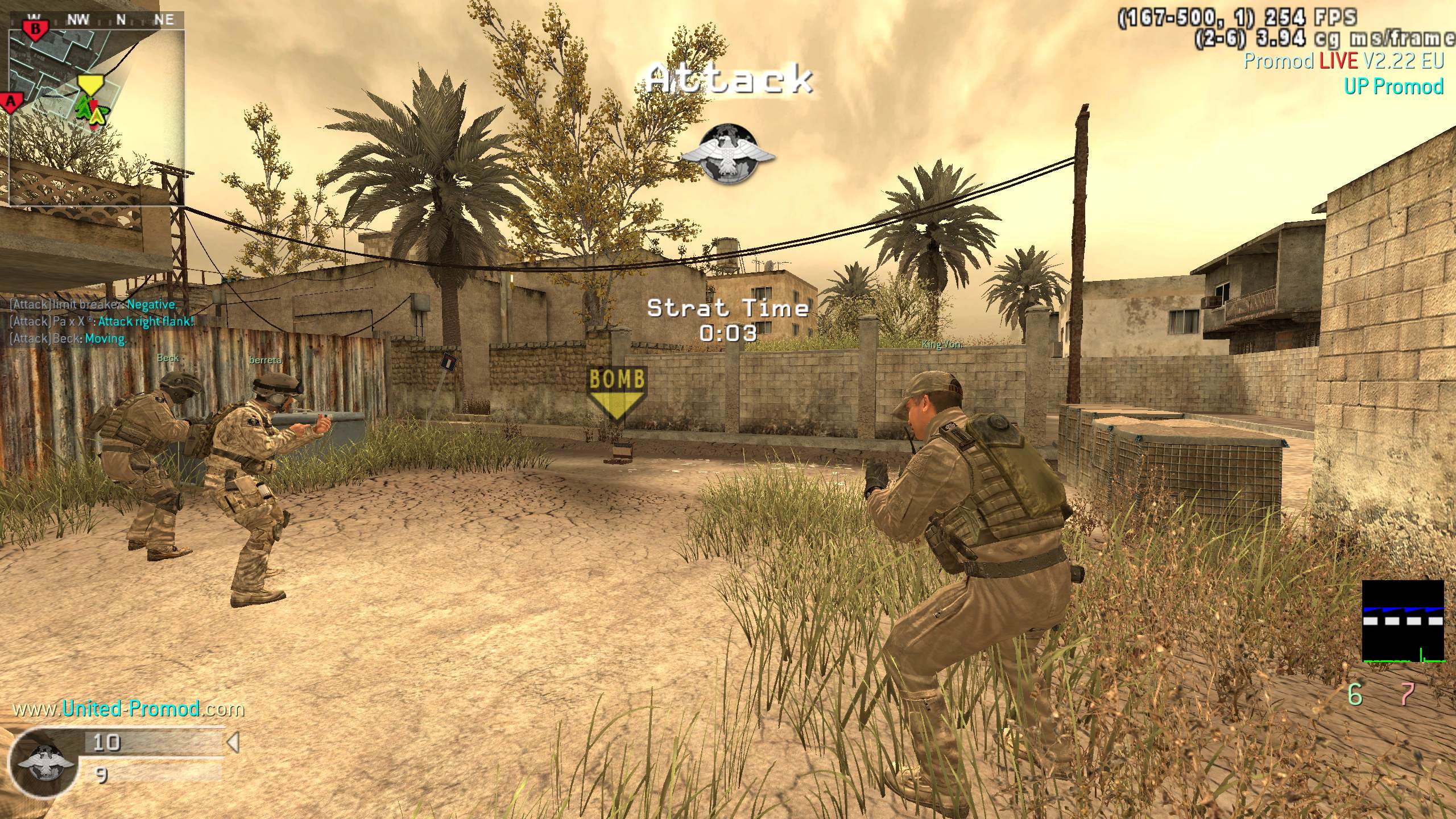This screenshot has height=819, width=1456.
Task: Click the eagle team emblem under Attack
Action: [728, 154]
